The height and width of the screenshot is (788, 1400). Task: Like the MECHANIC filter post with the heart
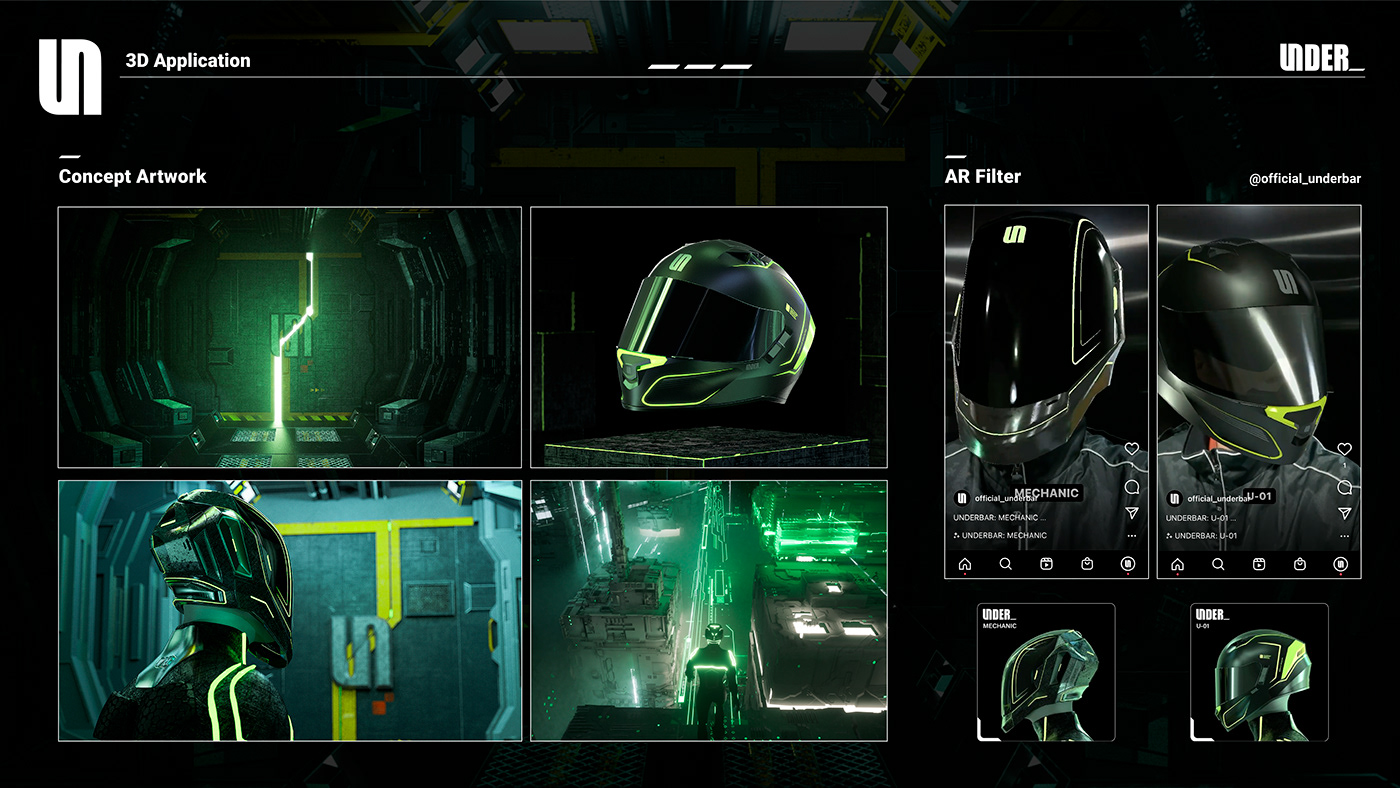1132,449
